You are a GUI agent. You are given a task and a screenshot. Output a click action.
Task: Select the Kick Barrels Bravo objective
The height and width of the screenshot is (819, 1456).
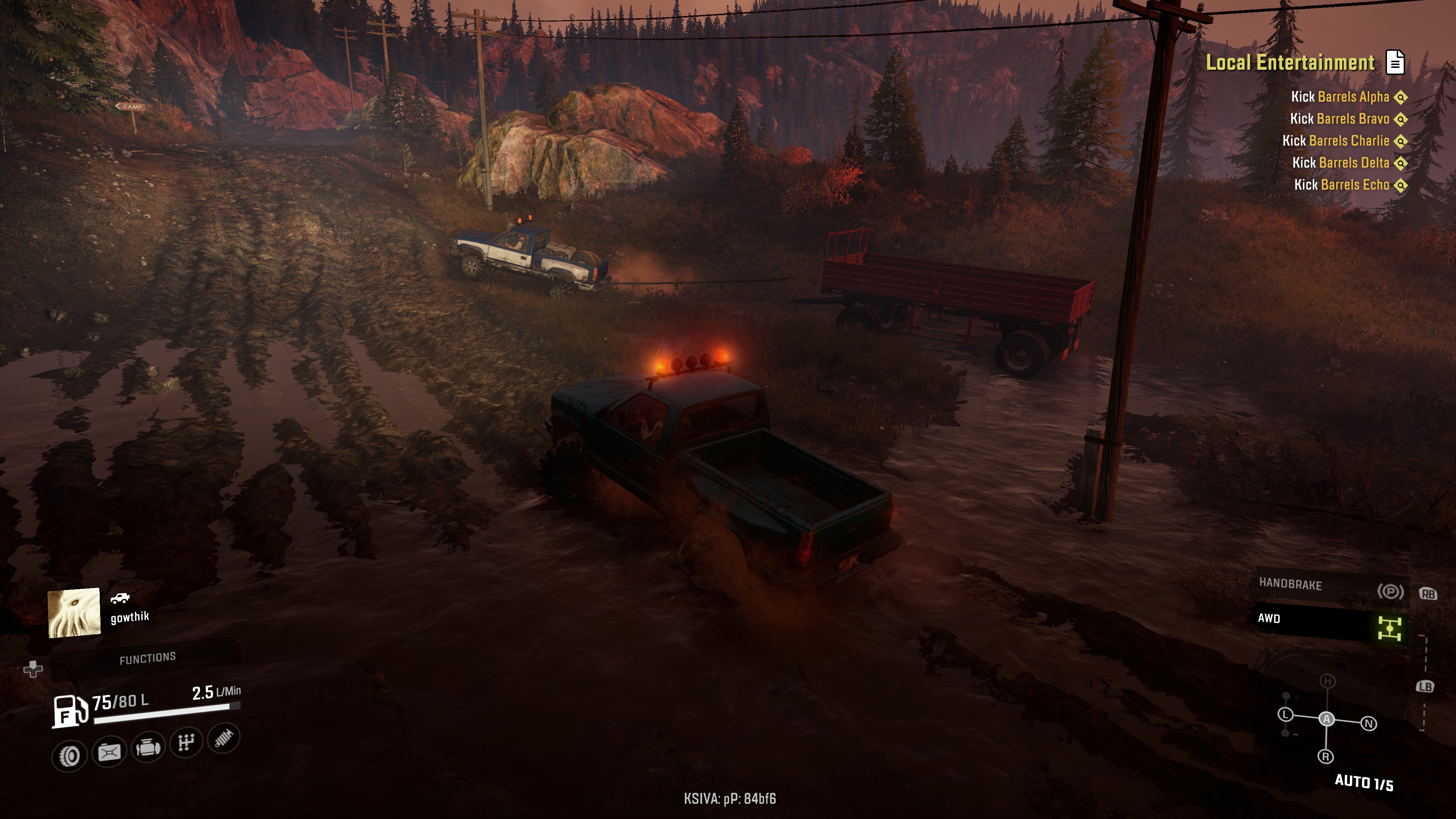click(1339, 119)
